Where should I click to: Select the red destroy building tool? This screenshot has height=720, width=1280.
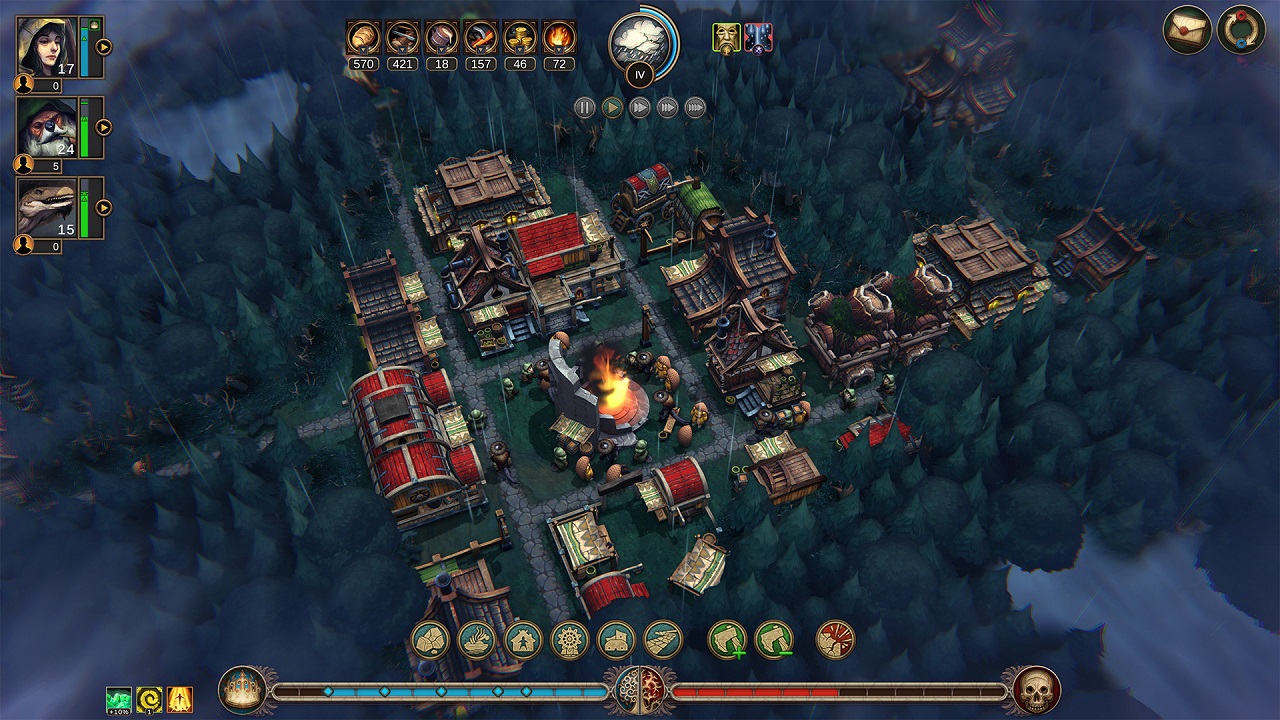point(835,640)
